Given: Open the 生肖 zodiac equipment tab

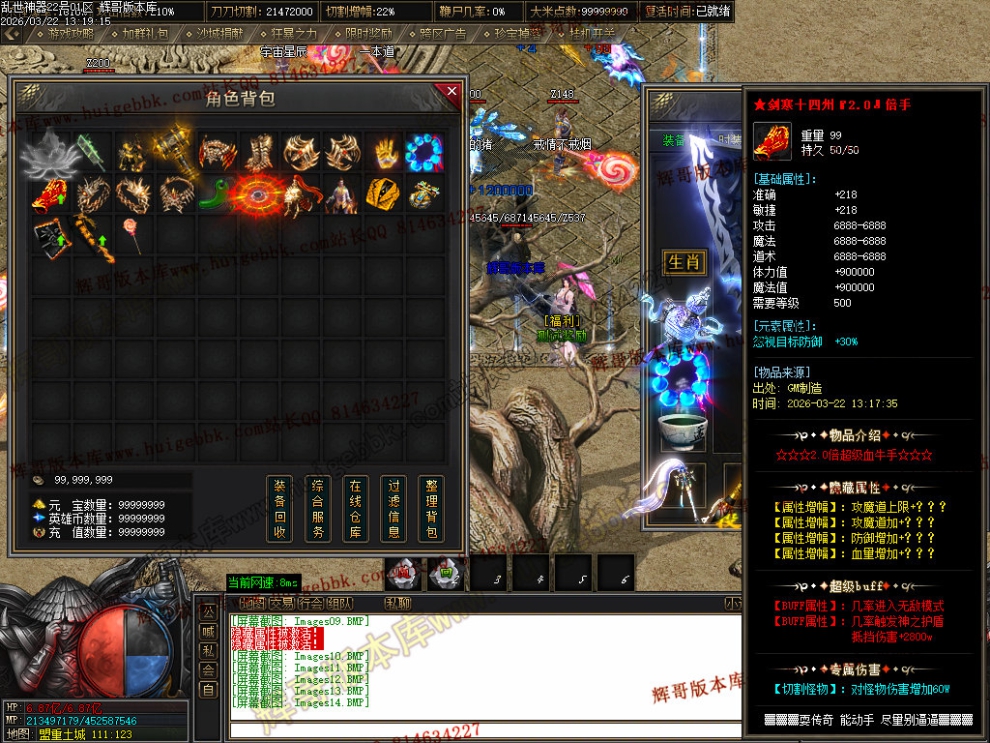Looking at the screenshot, I should coord(684,262).
